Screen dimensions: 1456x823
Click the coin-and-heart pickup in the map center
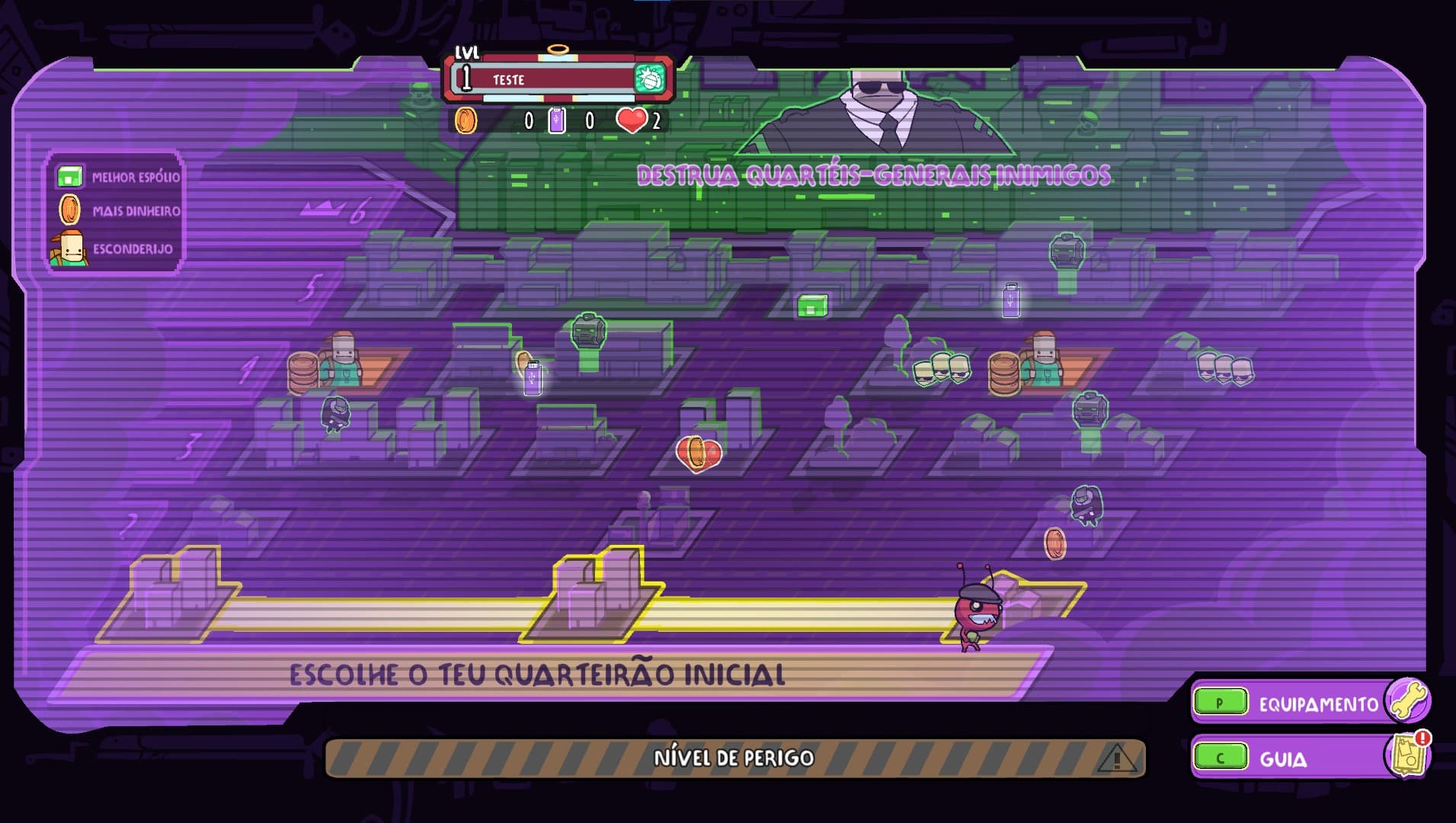click(x=698, y=453)
